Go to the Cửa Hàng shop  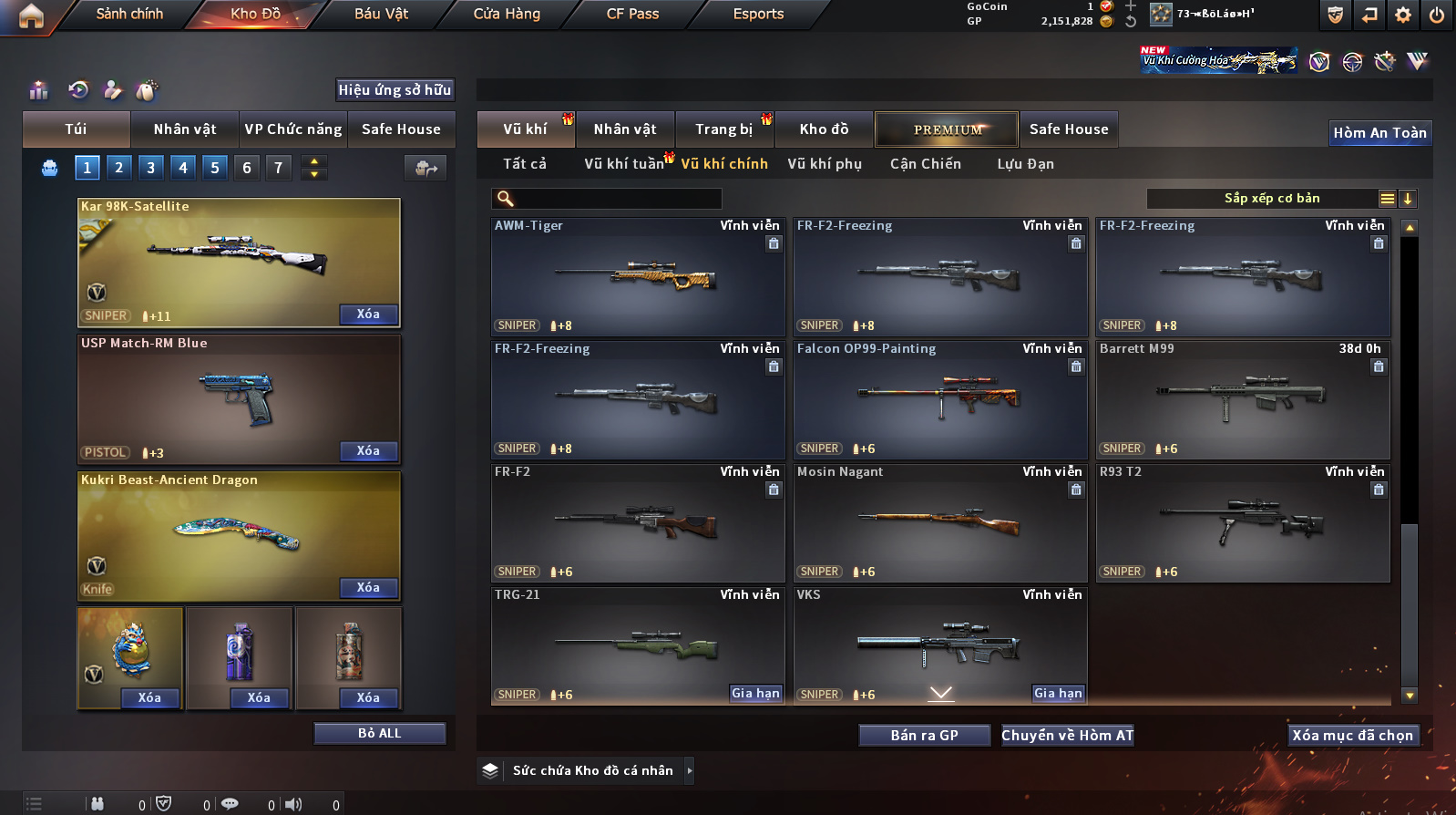click(x=507, y=14)
